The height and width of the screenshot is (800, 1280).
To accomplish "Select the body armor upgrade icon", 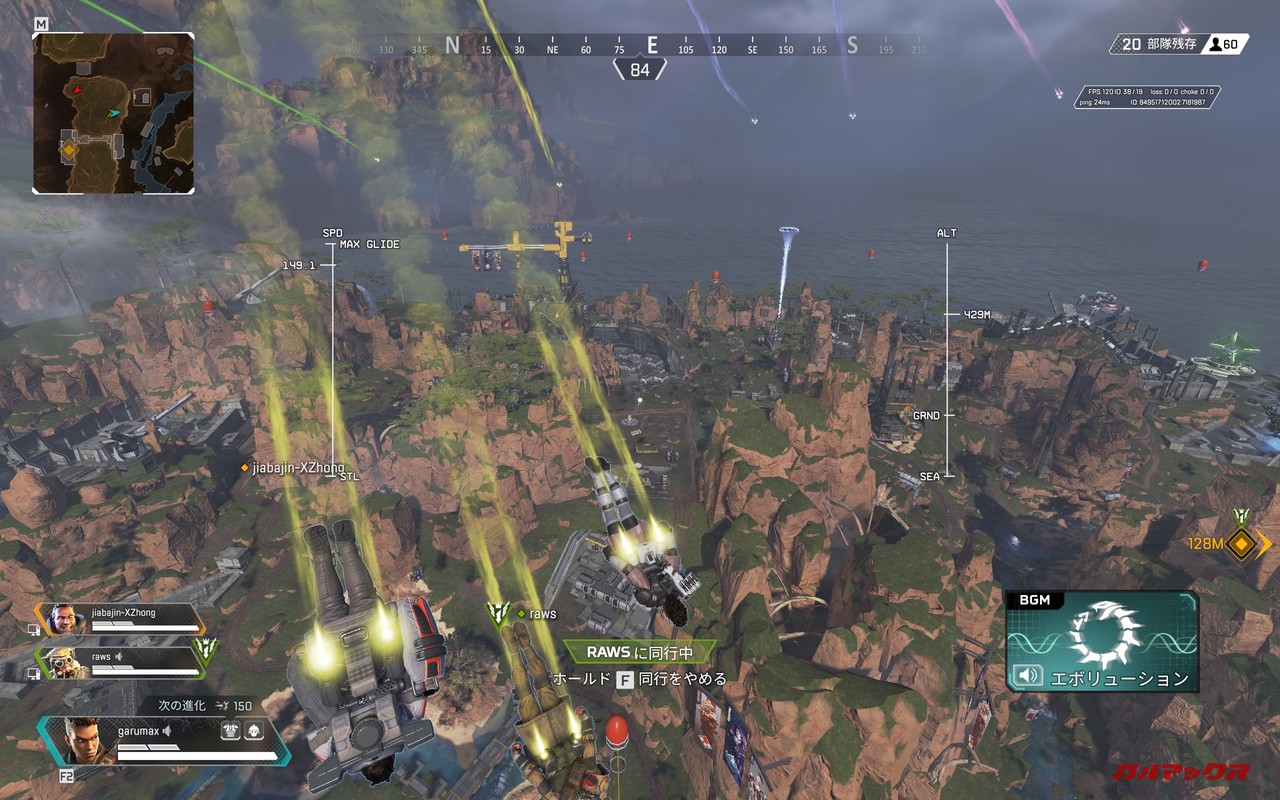I will click(x=230, y=732).
